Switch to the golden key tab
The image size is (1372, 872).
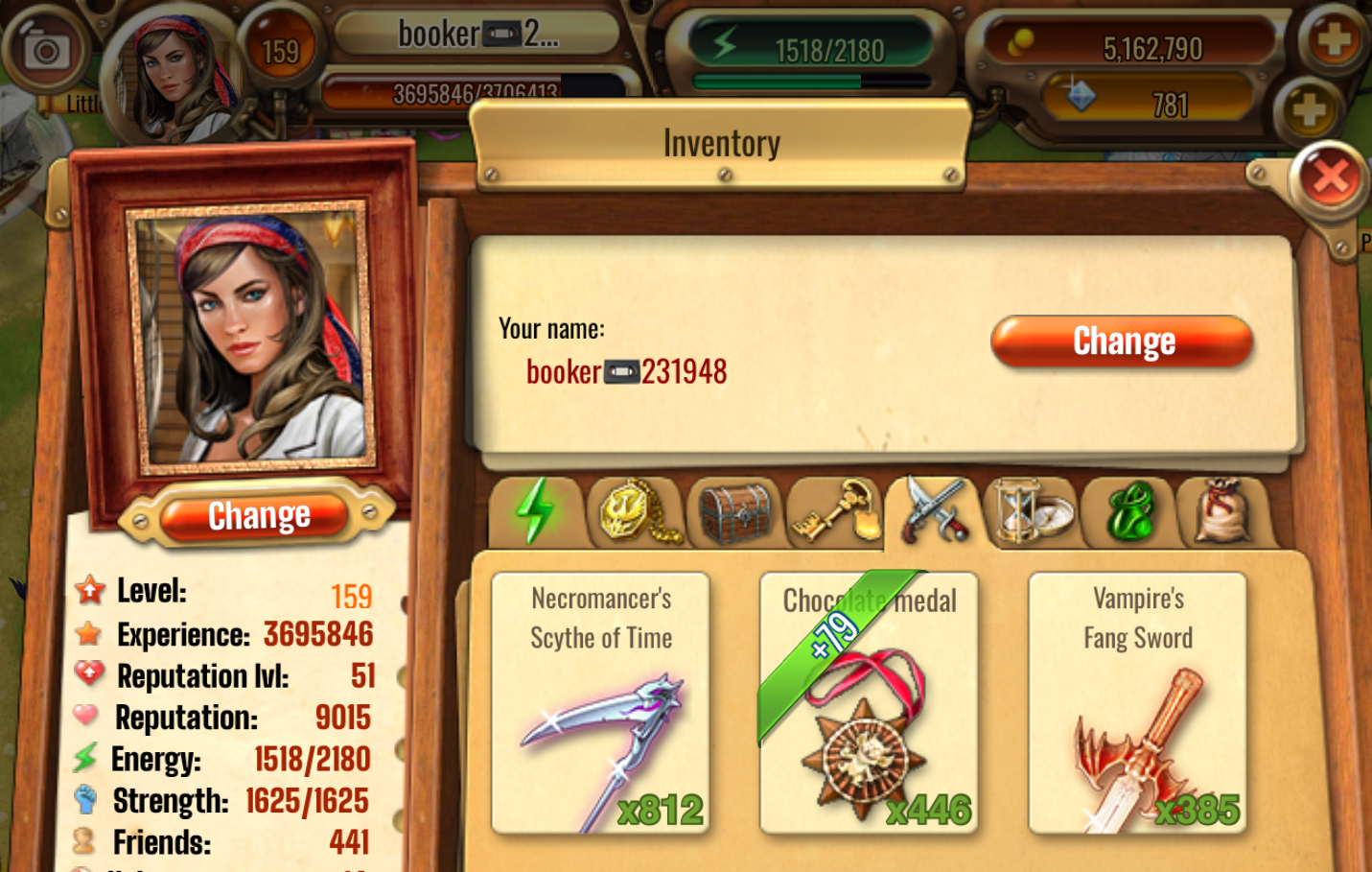[833, 511]
